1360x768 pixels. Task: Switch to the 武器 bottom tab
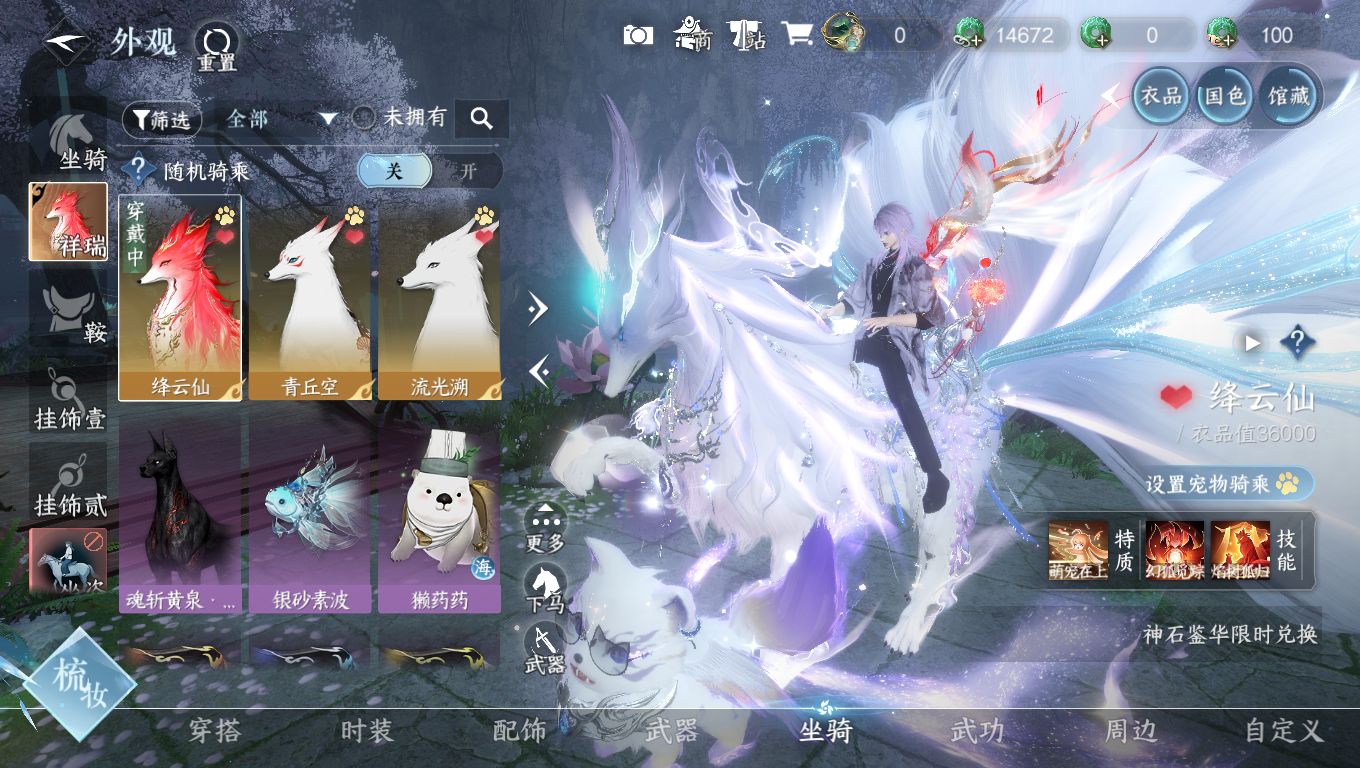(672, 731)
